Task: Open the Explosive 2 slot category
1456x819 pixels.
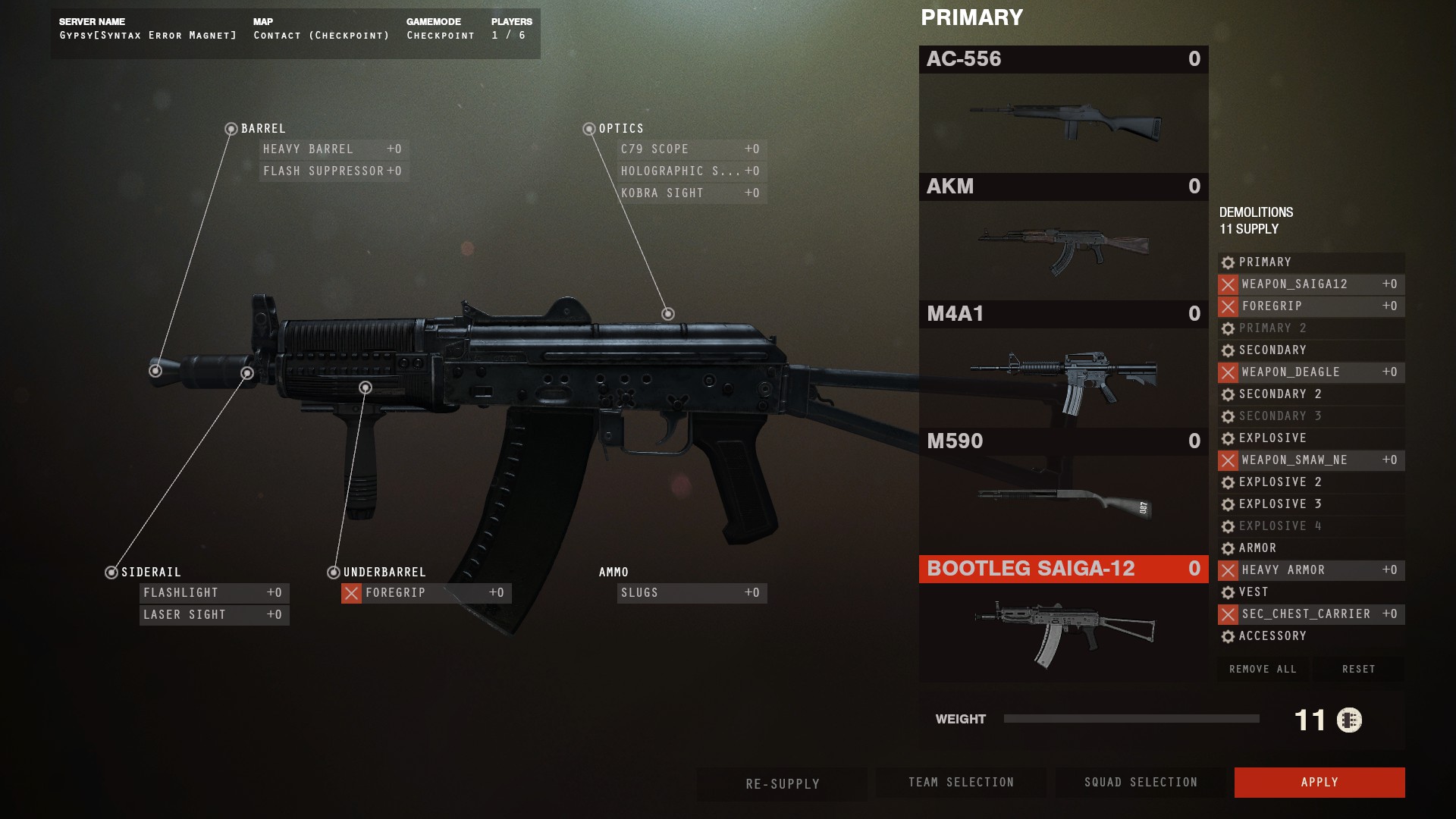Action: point(1280,482)
